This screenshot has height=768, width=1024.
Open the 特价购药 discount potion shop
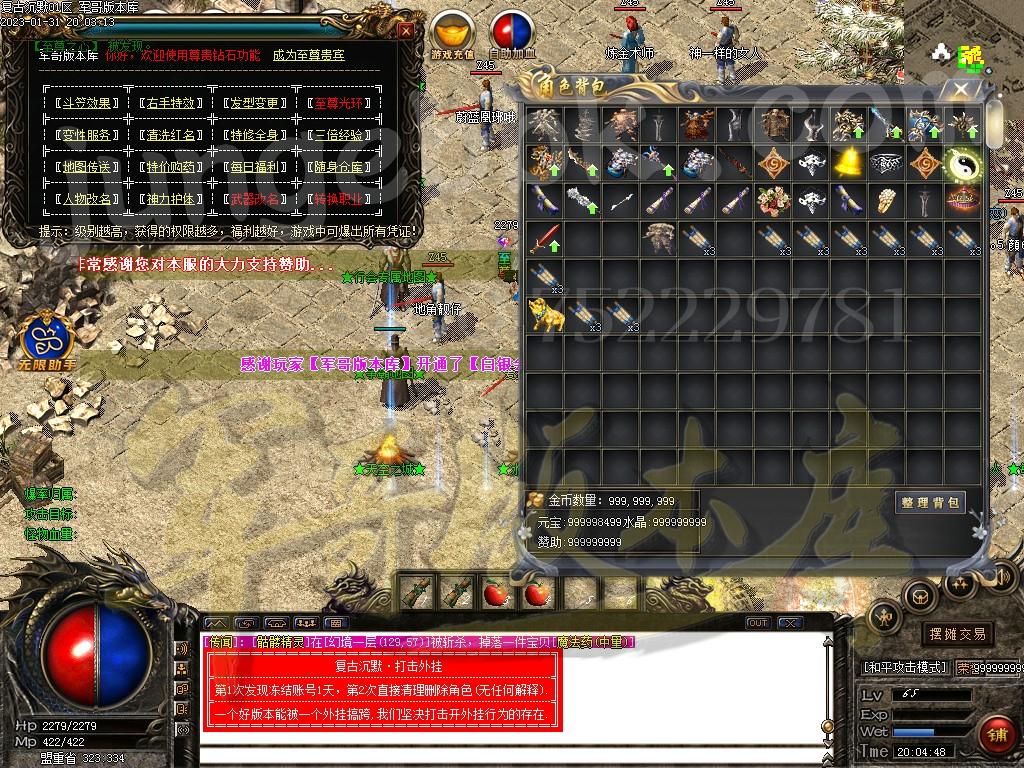(x=168, y=167)
